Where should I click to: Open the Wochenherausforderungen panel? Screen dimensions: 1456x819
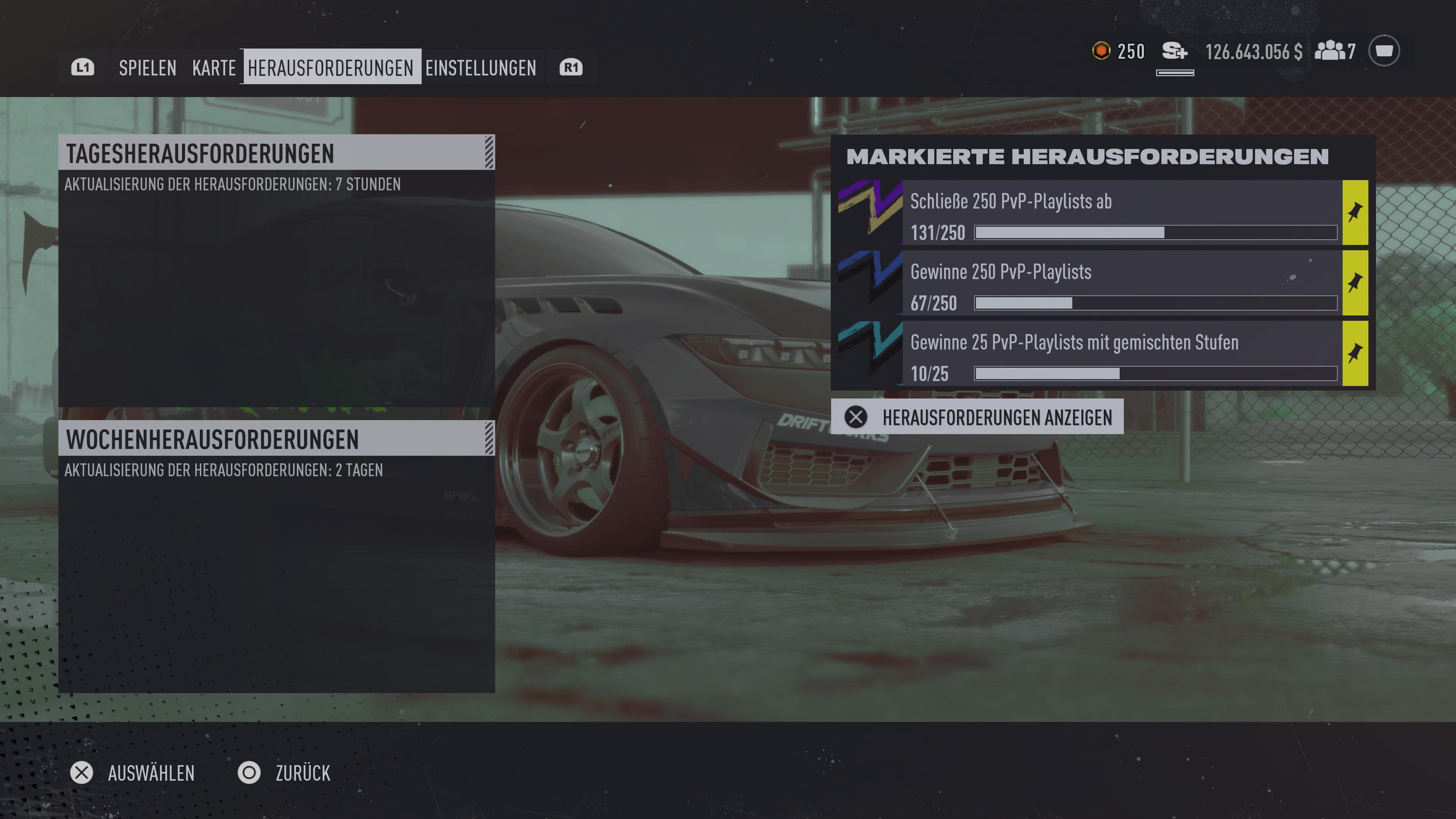(276, 439)
